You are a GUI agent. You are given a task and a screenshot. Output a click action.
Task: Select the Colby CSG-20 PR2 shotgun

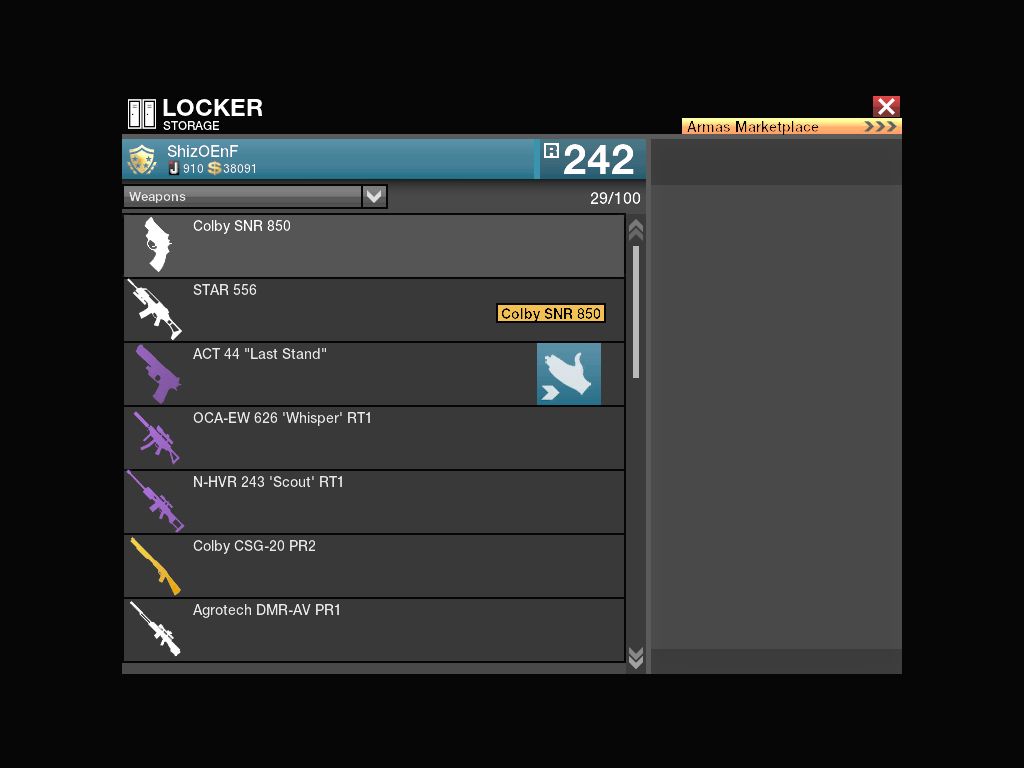coord(373,566)
